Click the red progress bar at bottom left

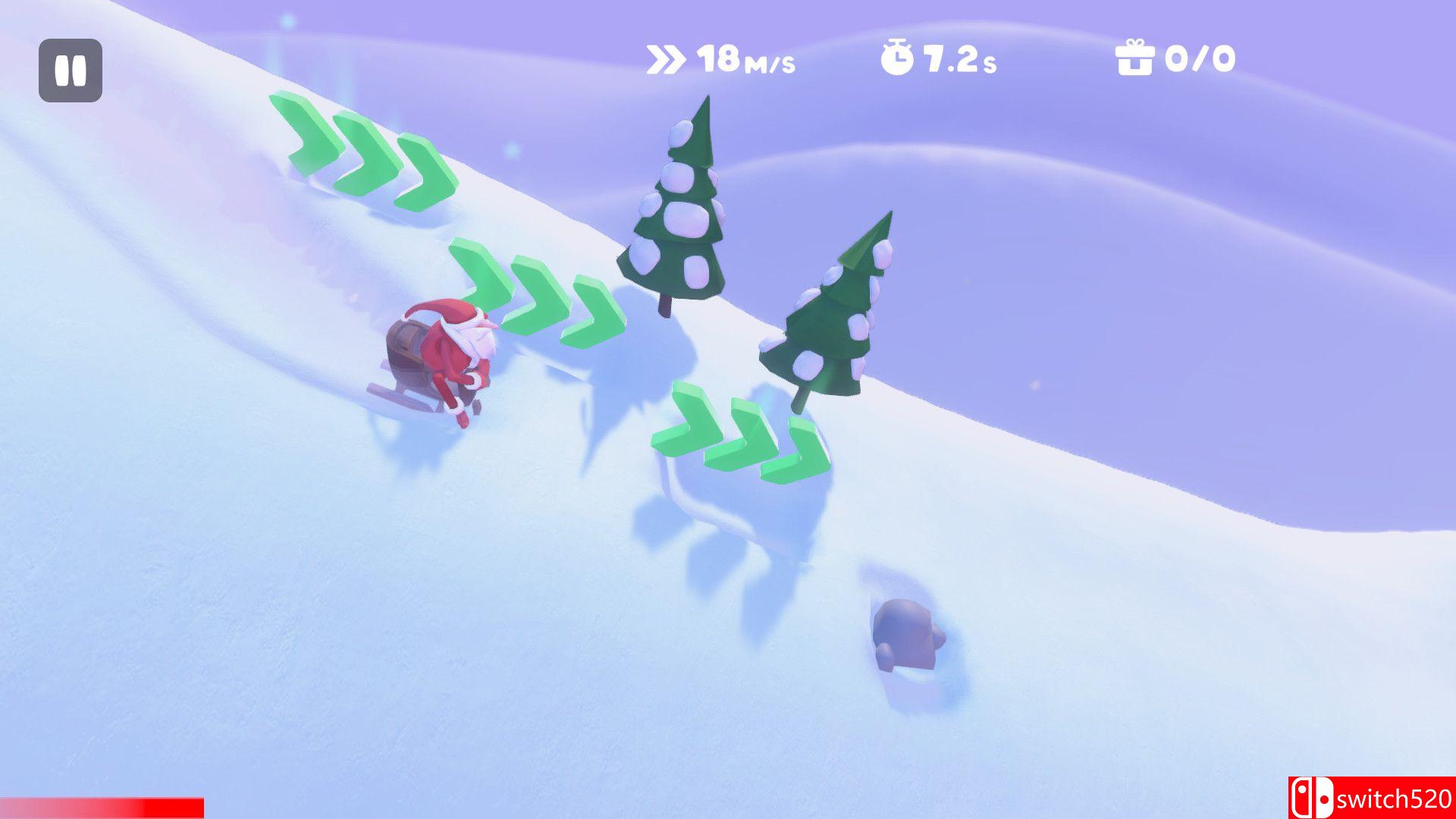point(102,806)
